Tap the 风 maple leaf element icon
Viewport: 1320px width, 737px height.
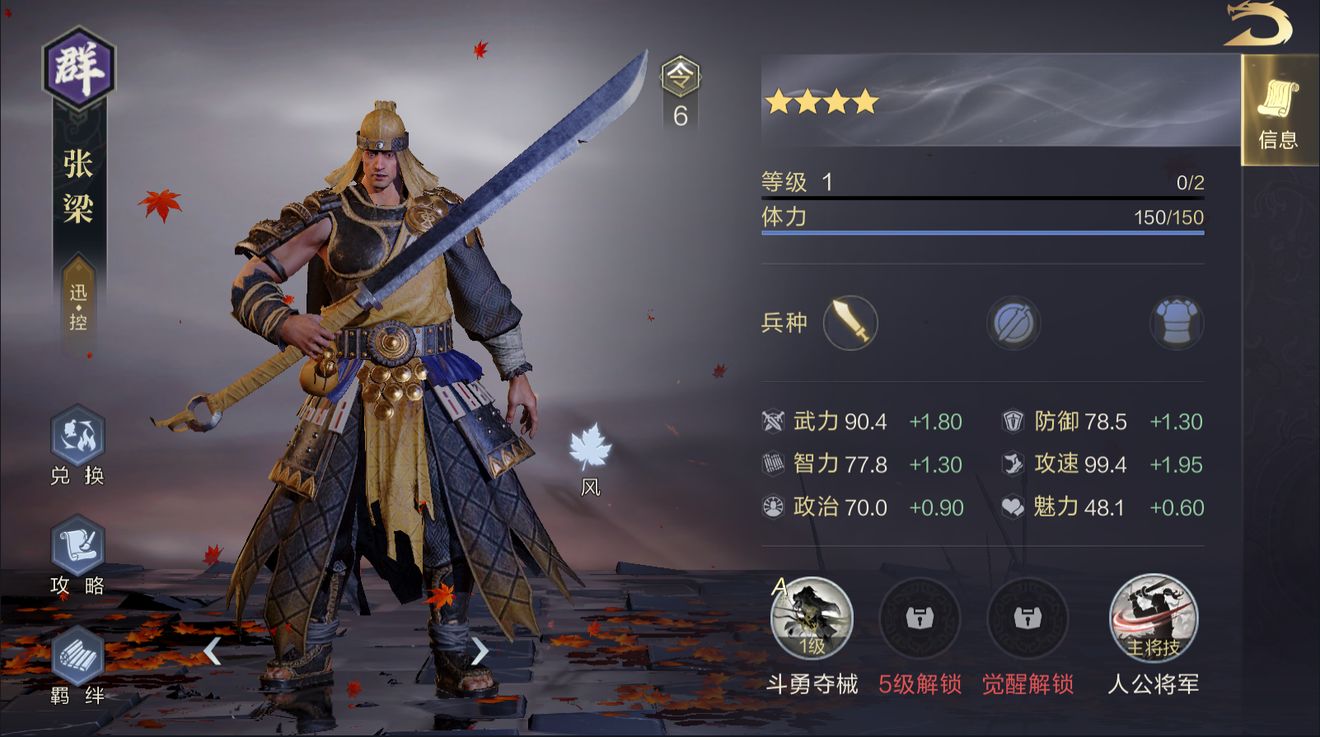[590, 449]
